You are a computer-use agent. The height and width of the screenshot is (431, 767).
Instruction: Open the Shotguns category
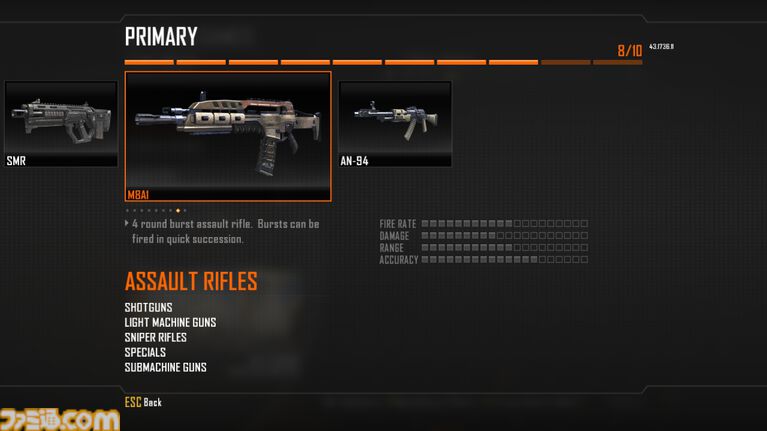coord(149,307)
